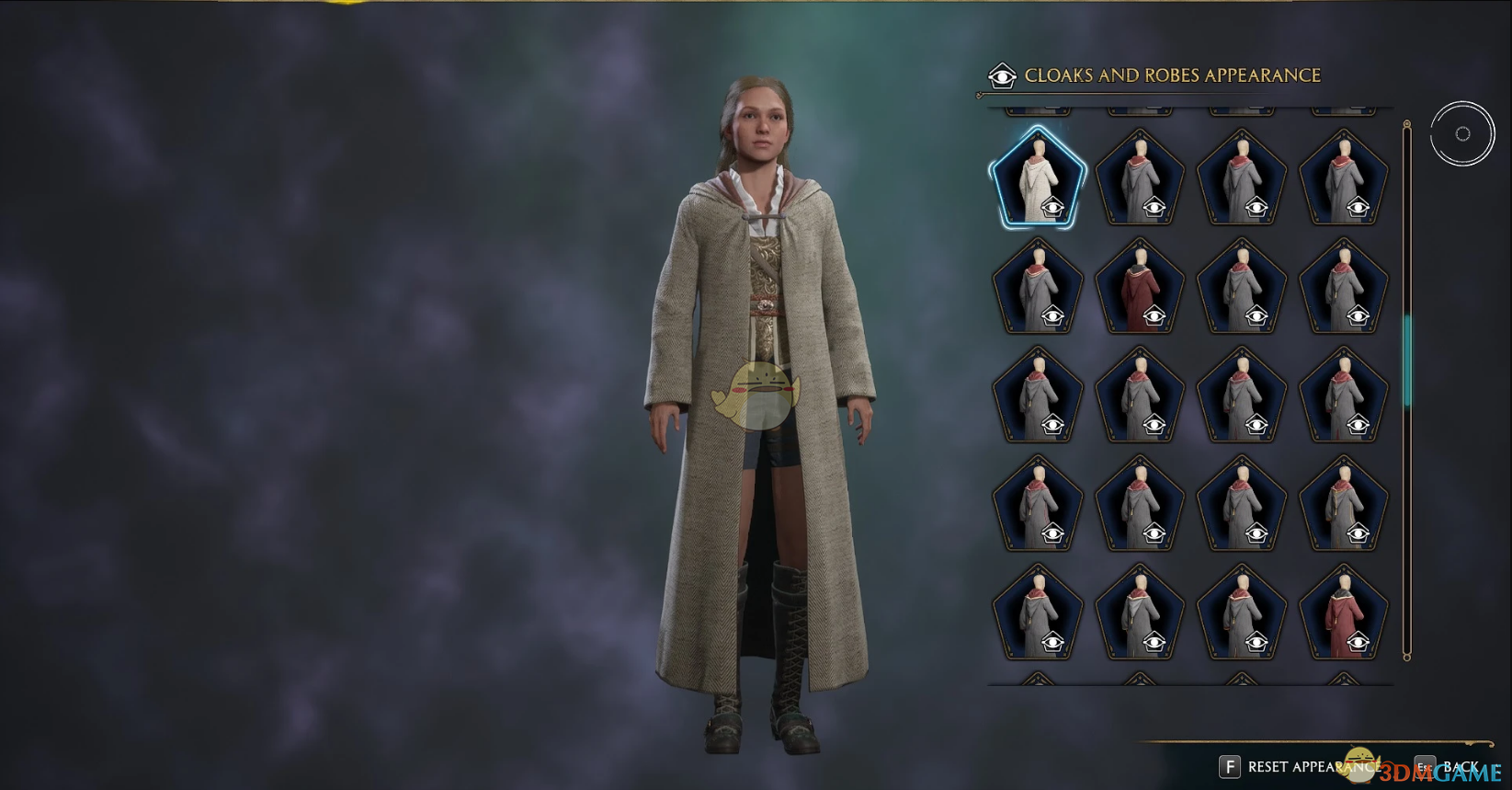The width and height of the screenshot is (1512, 790).
Task: Select the highlighted white hooded robe
Action: click(1039, 179)
